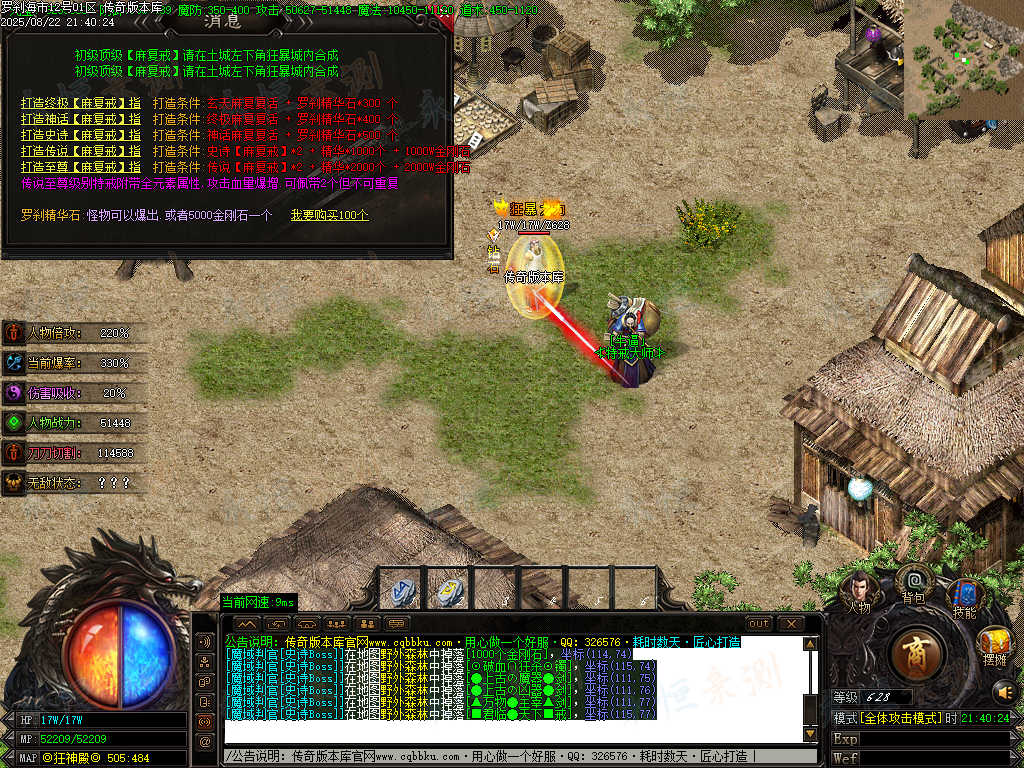Open the 人物 character panel

pyautogui.click(x=859, y=592)
